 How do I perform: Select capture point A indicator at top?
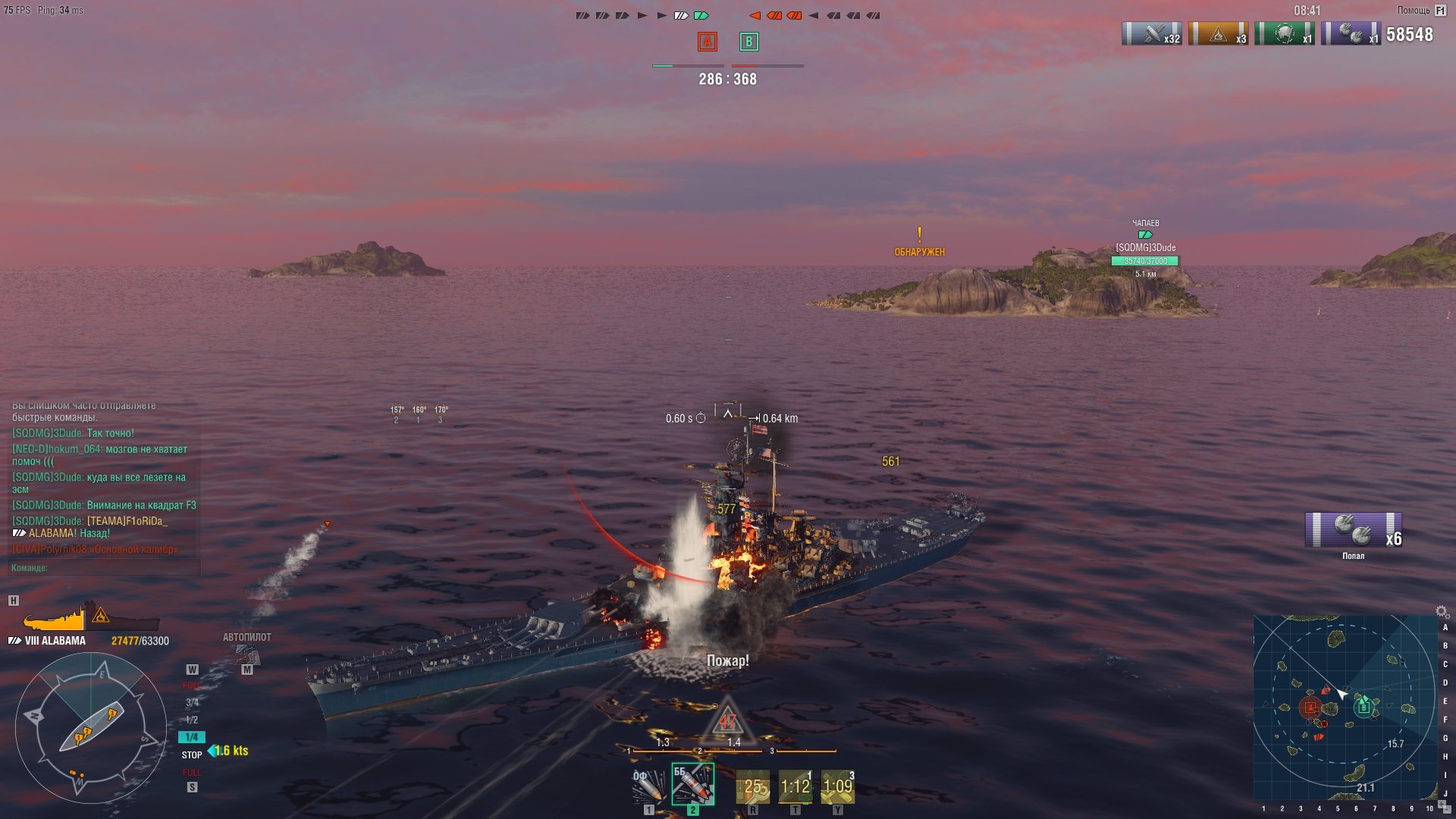(x=707, y=42)
